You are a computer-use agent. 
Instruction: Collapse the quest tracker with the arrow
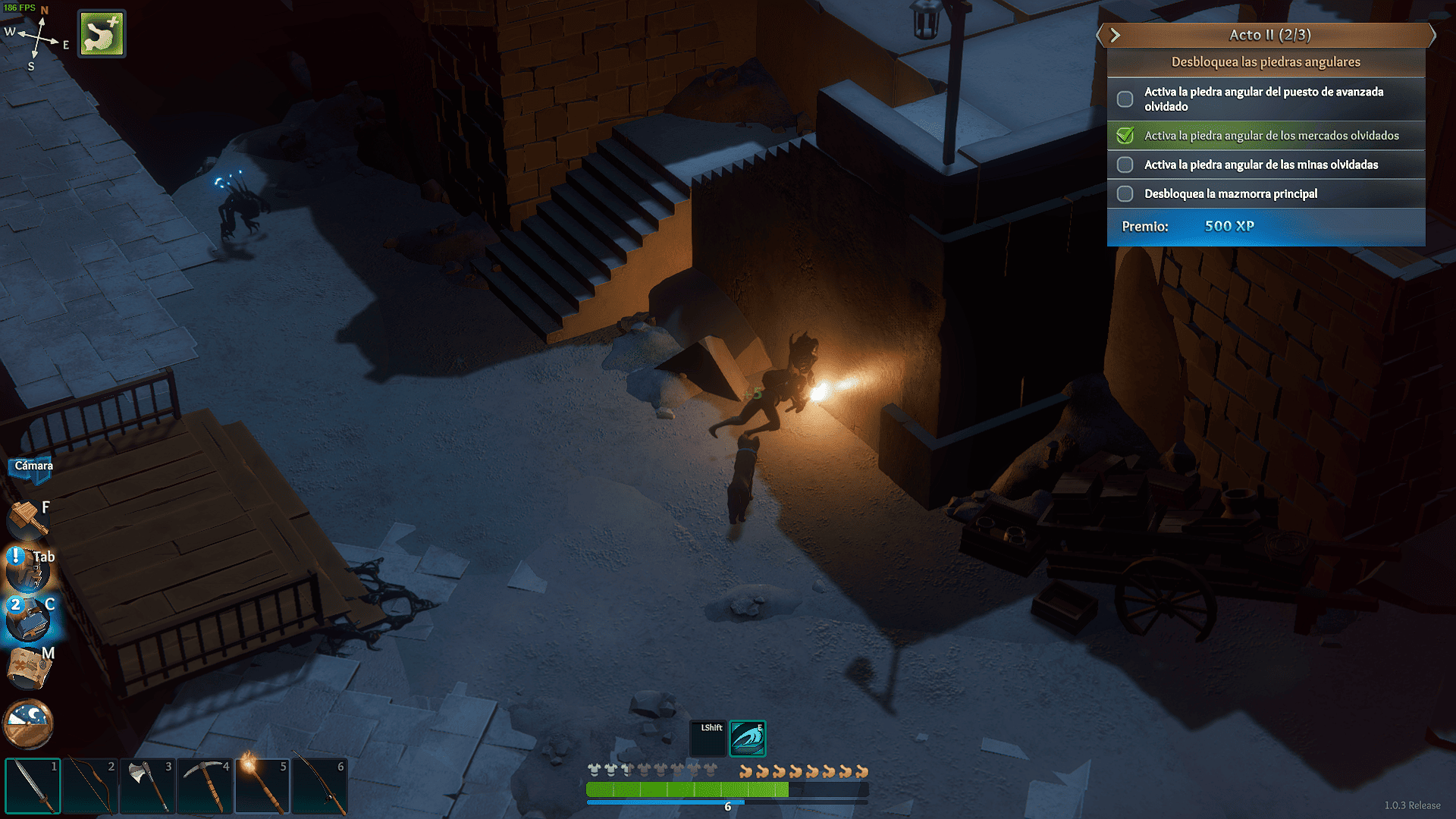pyautogui.click(x=1115, y=35)
